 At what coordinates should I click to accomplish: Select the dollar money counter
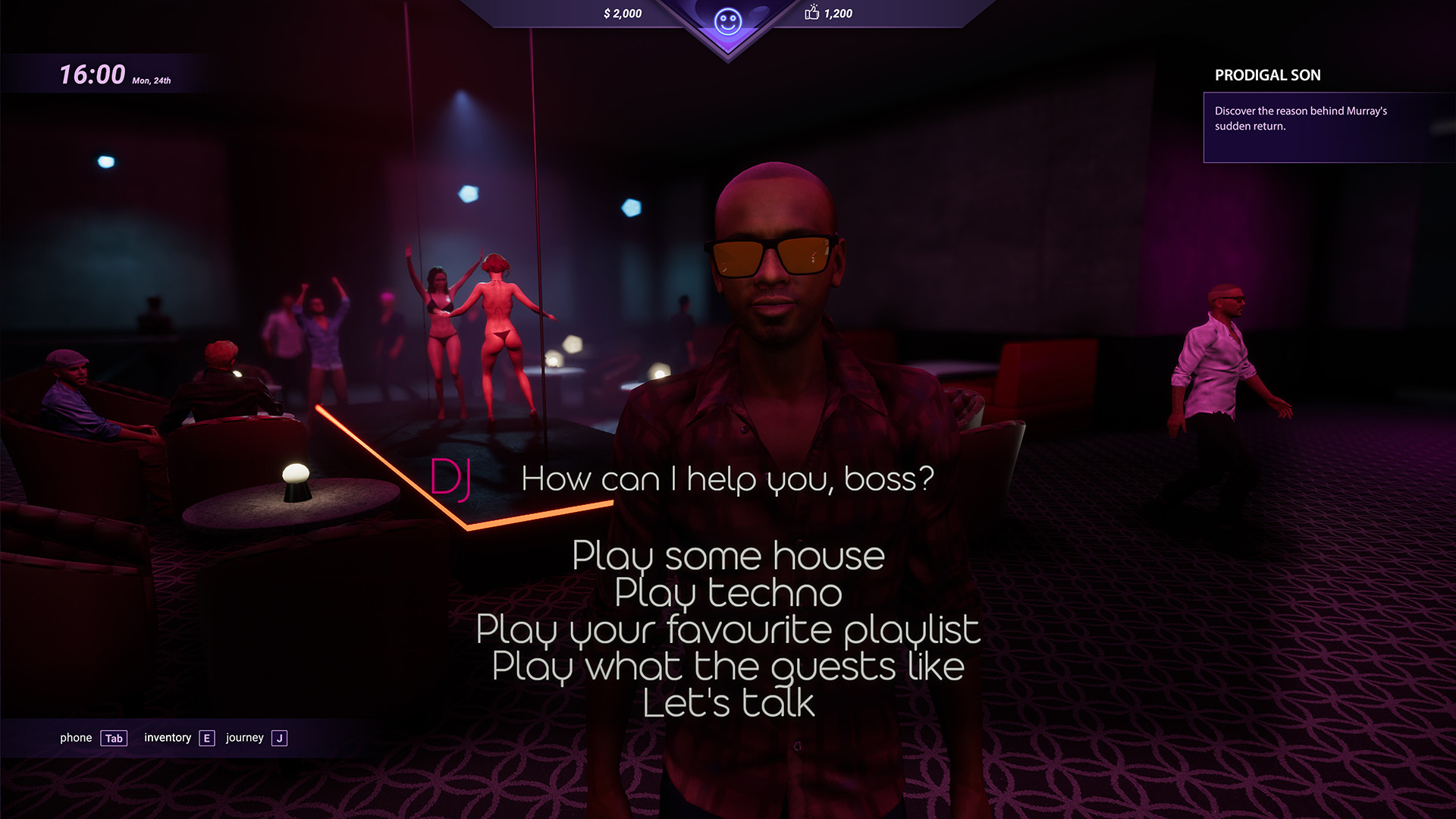point(622,13)
